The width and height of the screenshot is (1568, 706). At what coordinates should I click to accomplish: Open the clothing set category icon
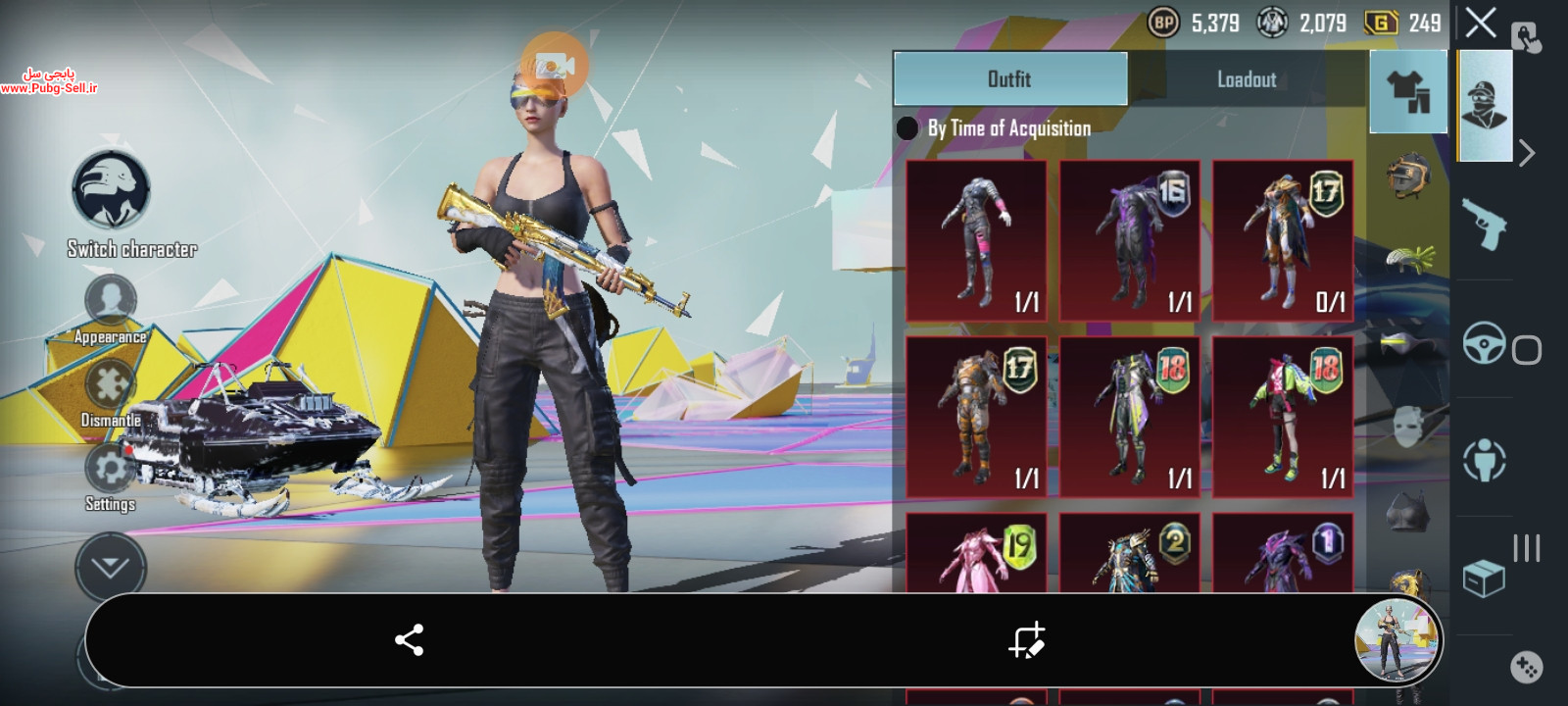coord(1408,91)
